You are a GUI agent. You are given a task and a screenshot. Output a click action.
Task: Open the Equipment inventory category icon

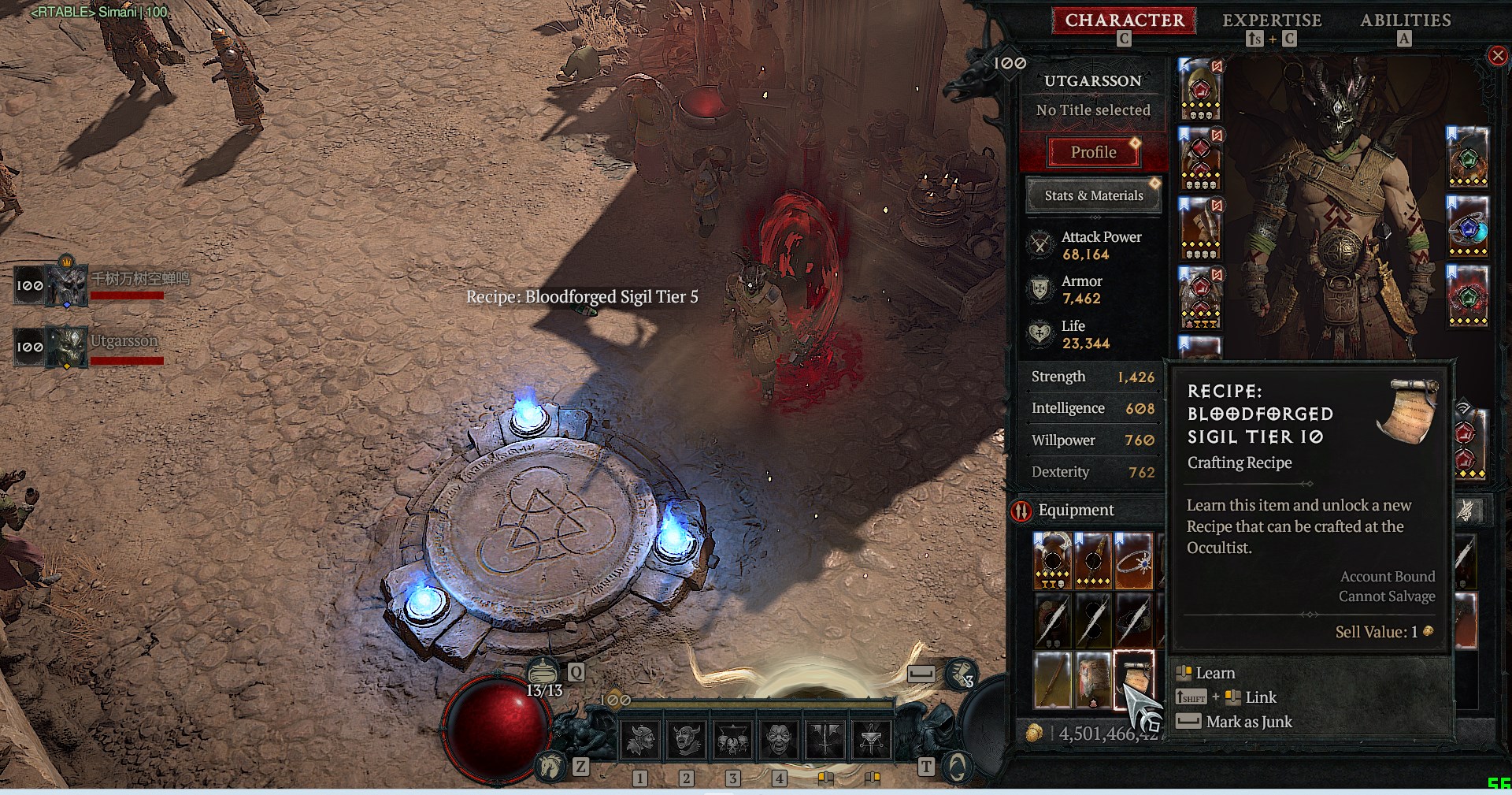(x=1021, y=511)
